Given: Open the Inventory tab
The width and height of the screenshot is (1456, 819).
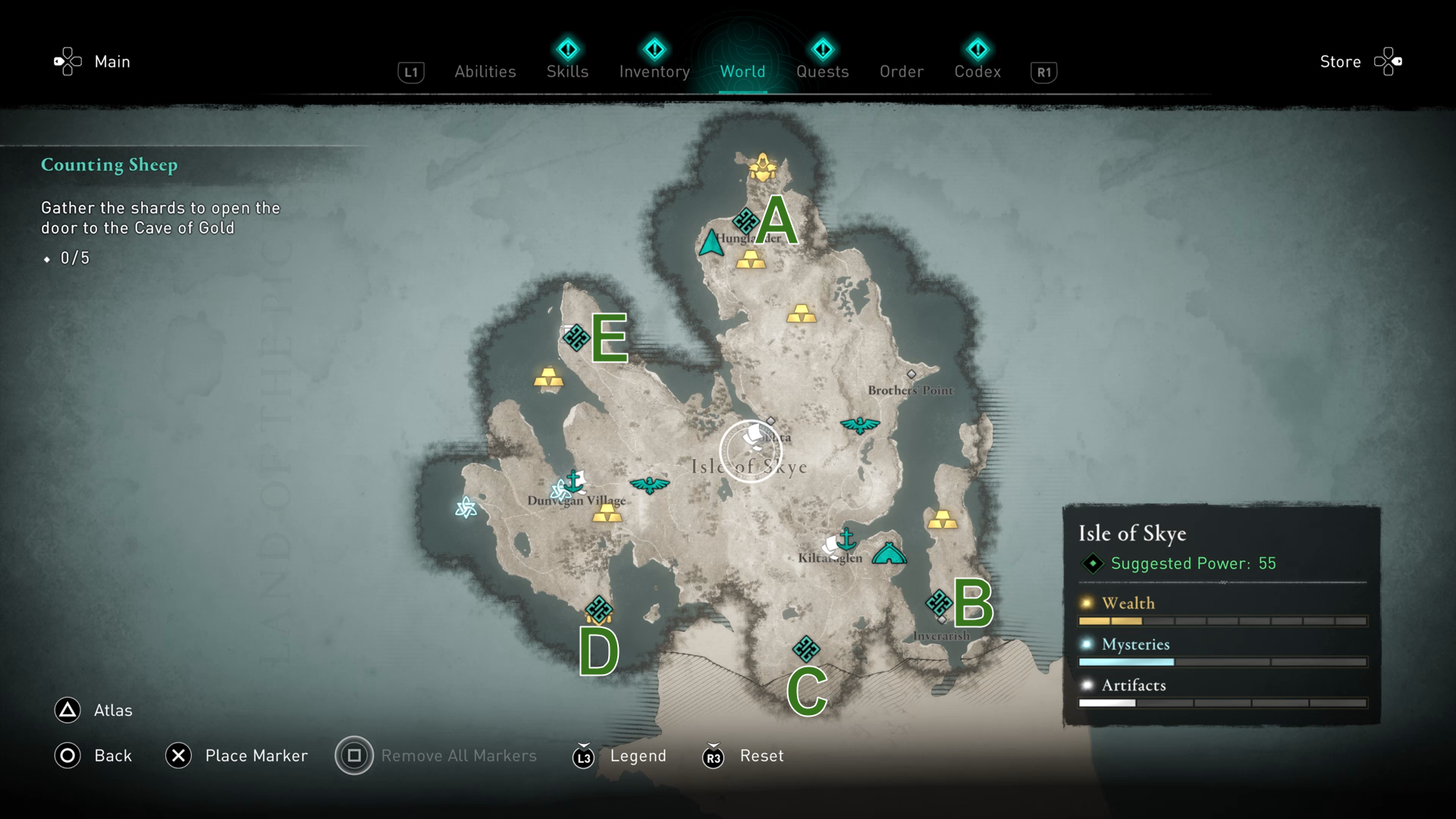Looking at the screenshot, I should 654,71.
